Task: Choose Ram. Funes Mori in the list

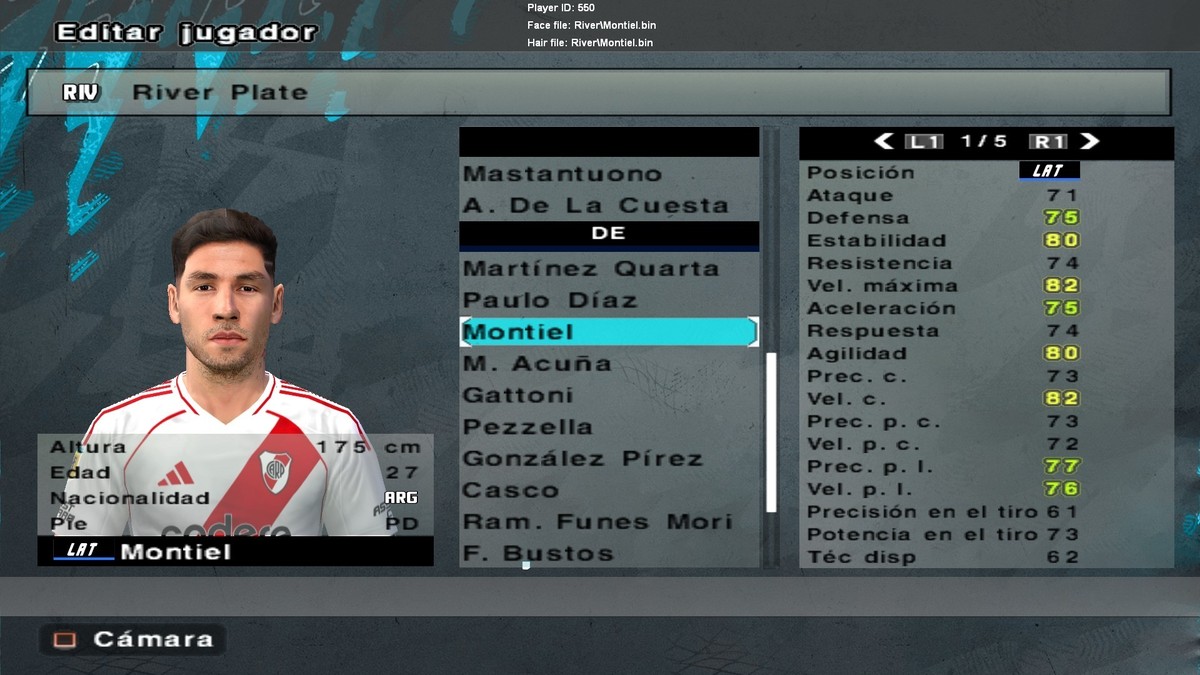Action: click(x=598, y=522)
